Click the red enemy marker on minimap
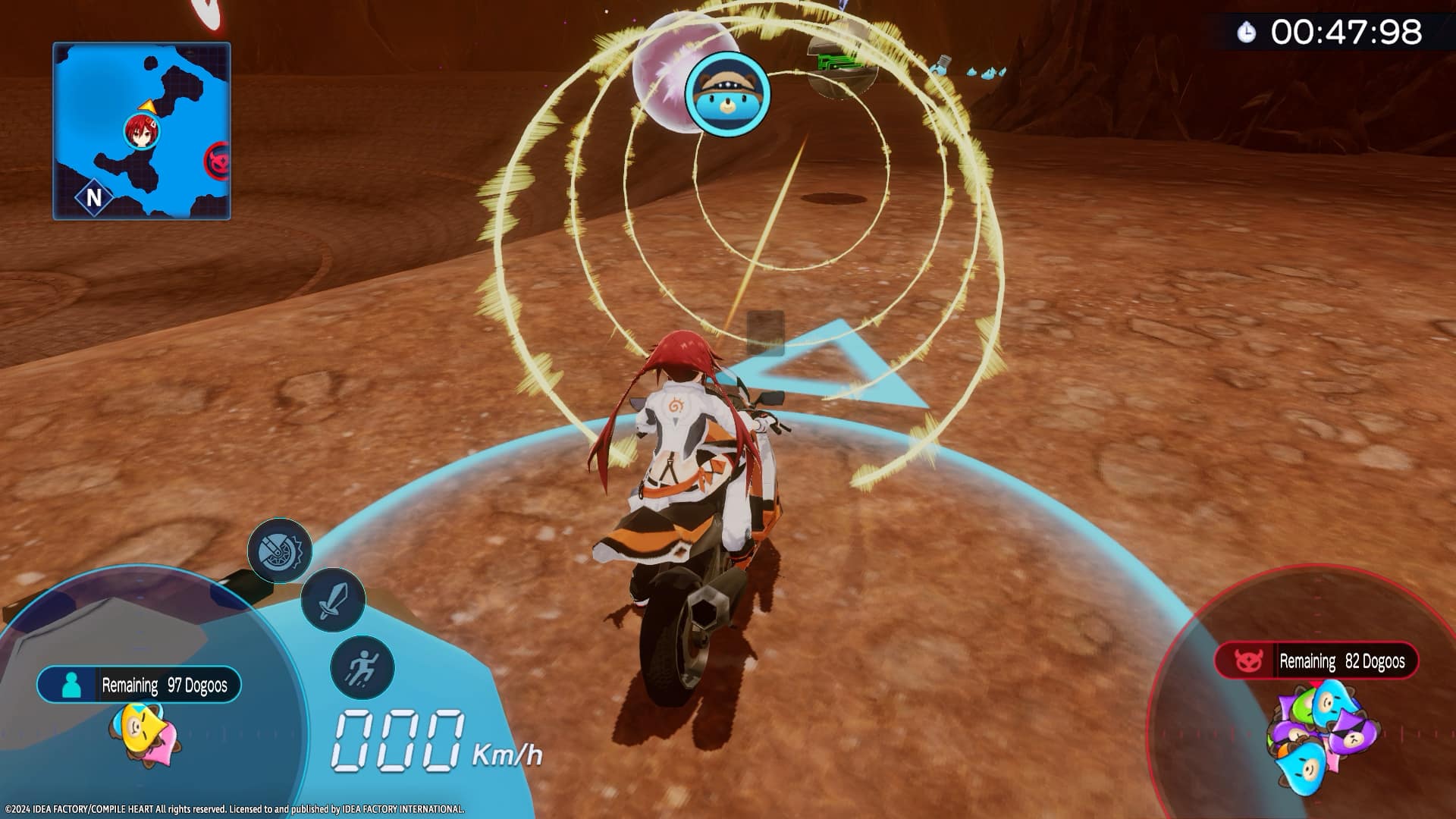This screenshot has height=819, width=1456. [x=220, y=162]
